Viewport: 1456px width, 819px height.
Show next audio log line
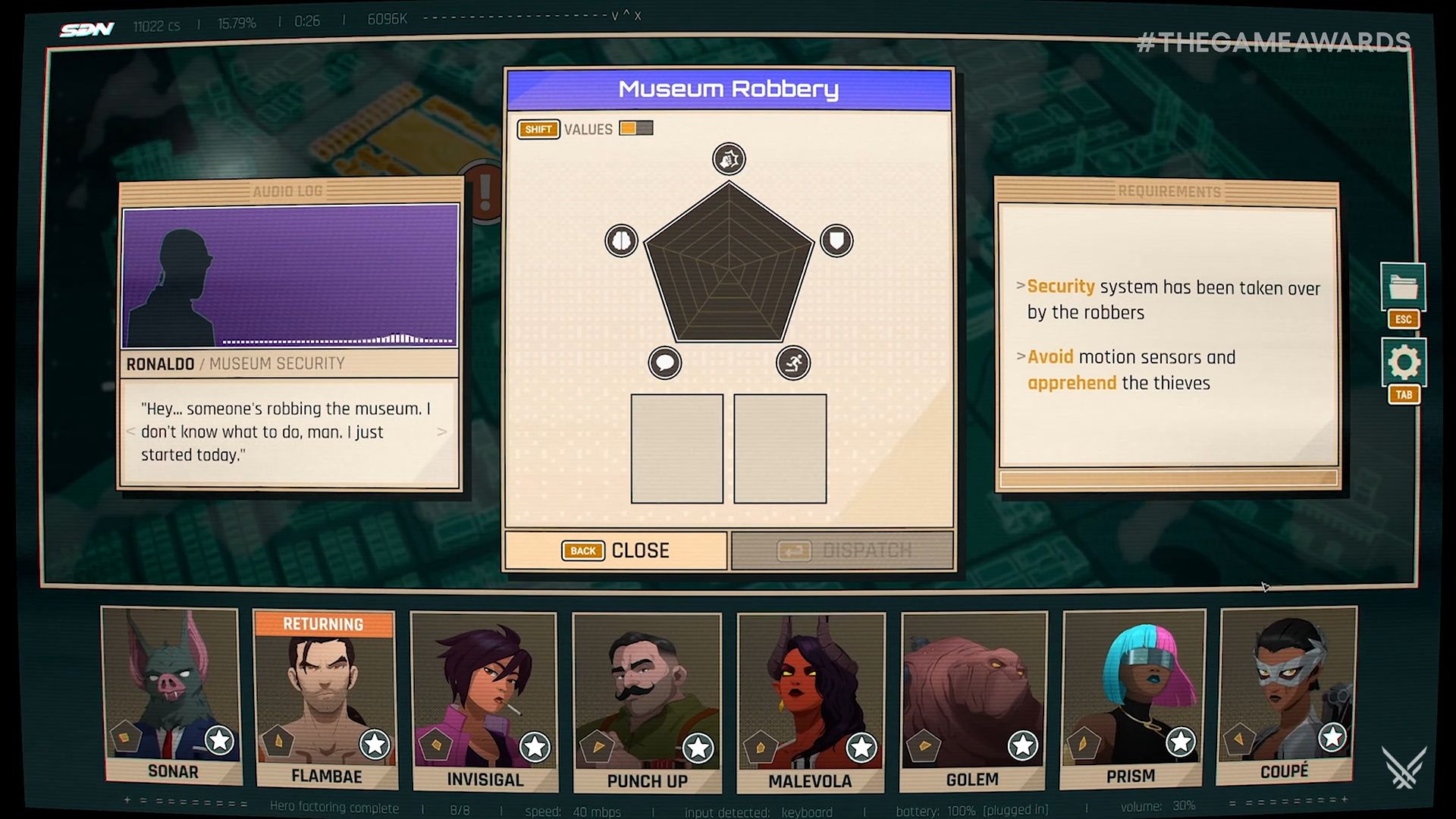[x=442, y=431]
